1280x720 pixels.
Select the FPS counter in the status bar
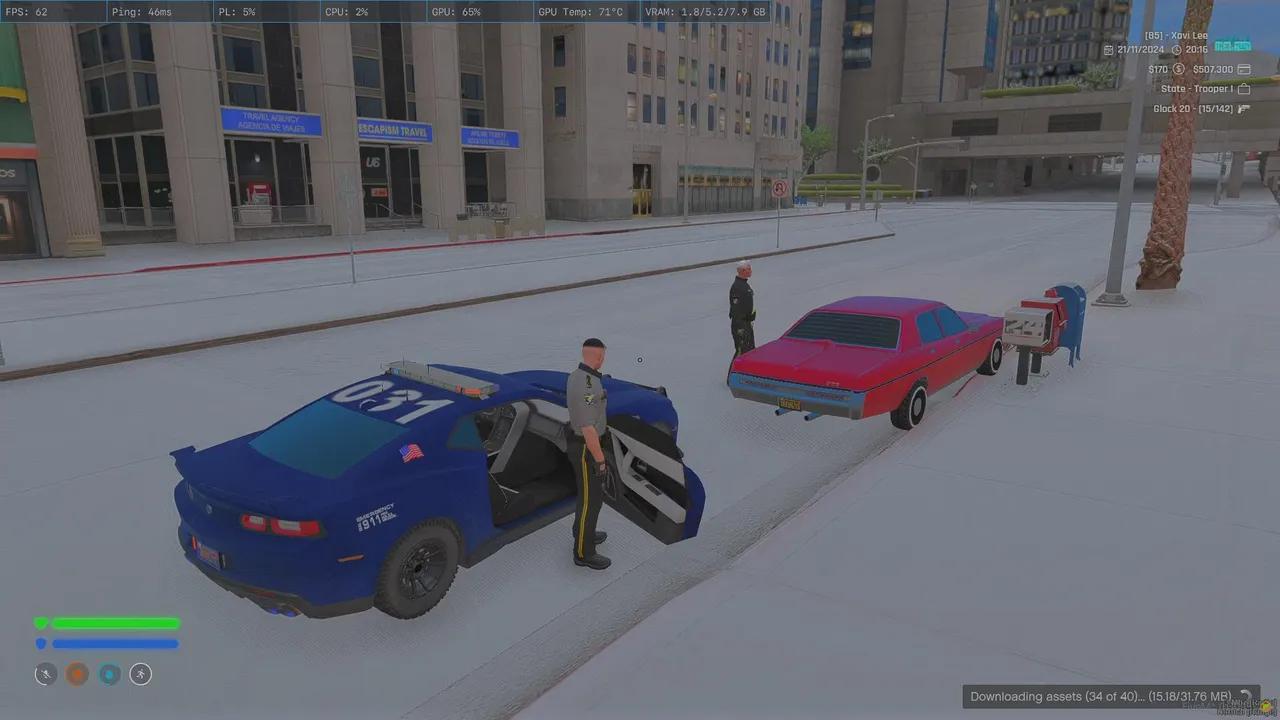coord(27,12)
